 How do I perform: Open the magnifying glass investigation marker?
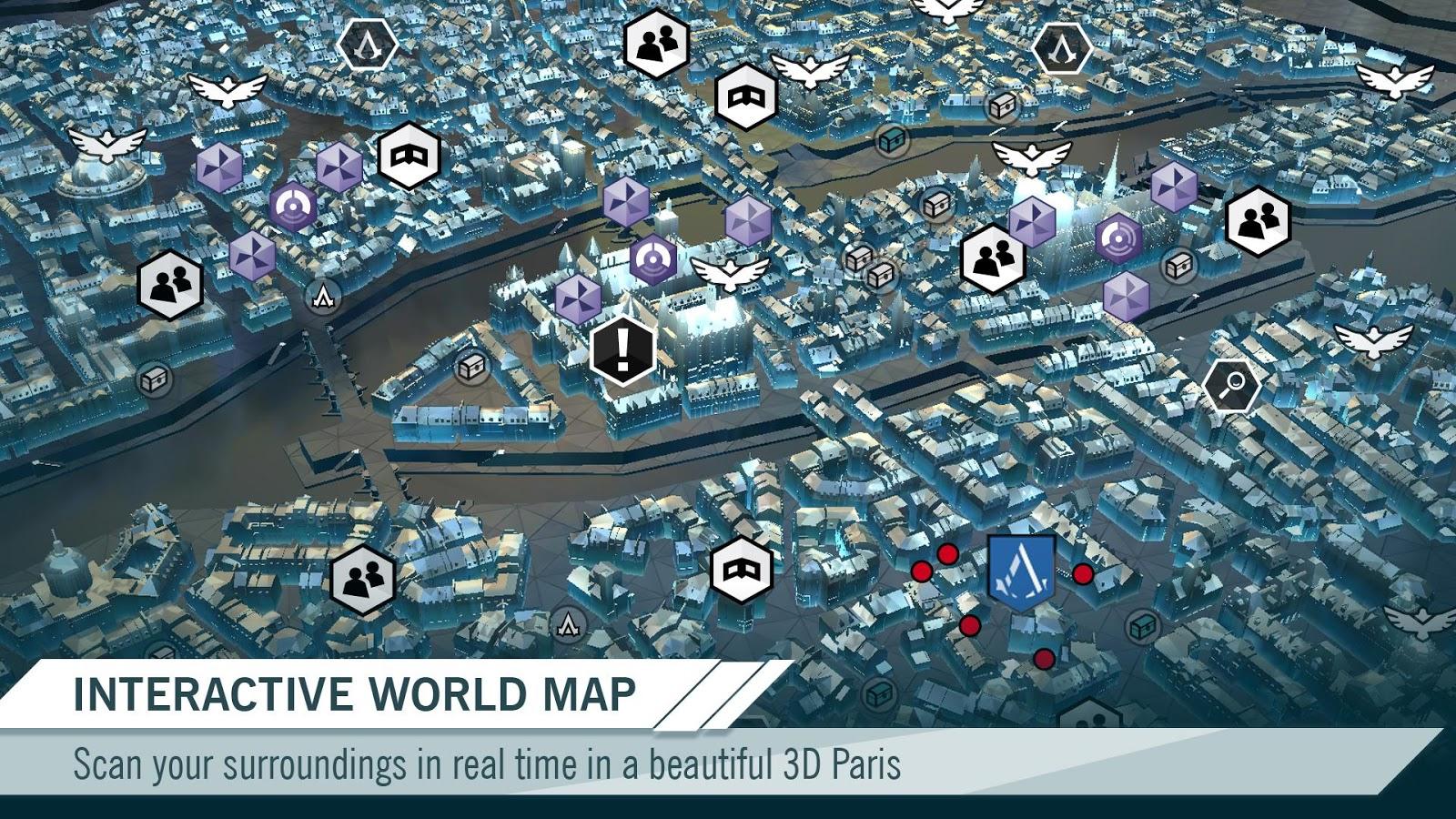pyautogui.click(x=1231, y=386)
